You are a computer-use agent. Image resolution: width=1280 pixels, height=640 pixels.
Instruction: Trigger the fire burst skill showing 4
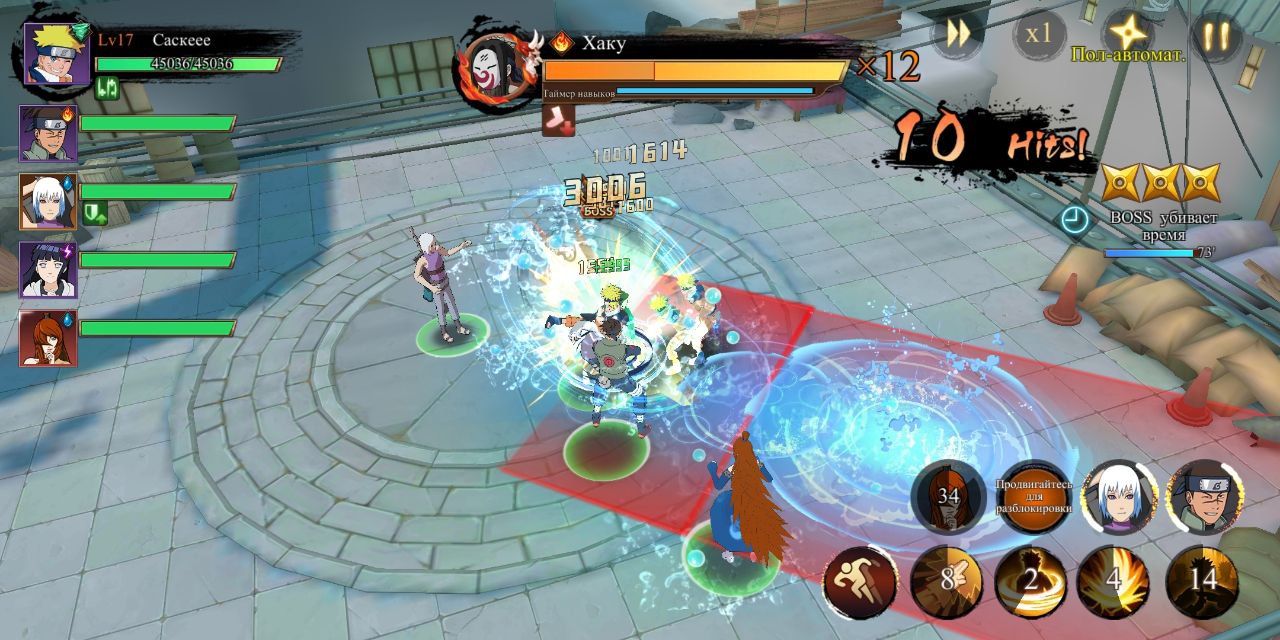pos(1114,582)
